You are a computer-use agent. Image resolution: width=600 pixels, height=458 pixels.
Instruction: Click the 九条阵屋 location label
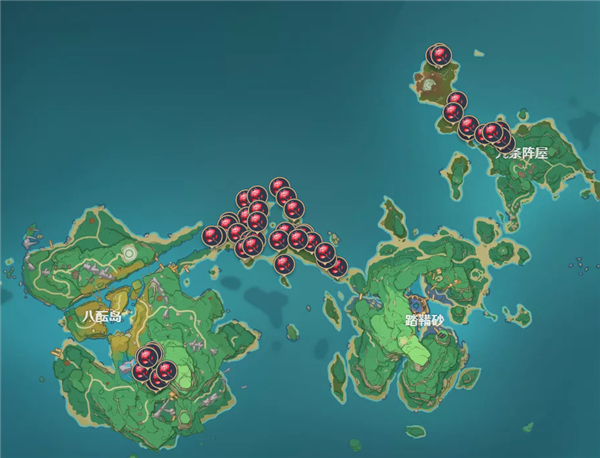(524, 153)
